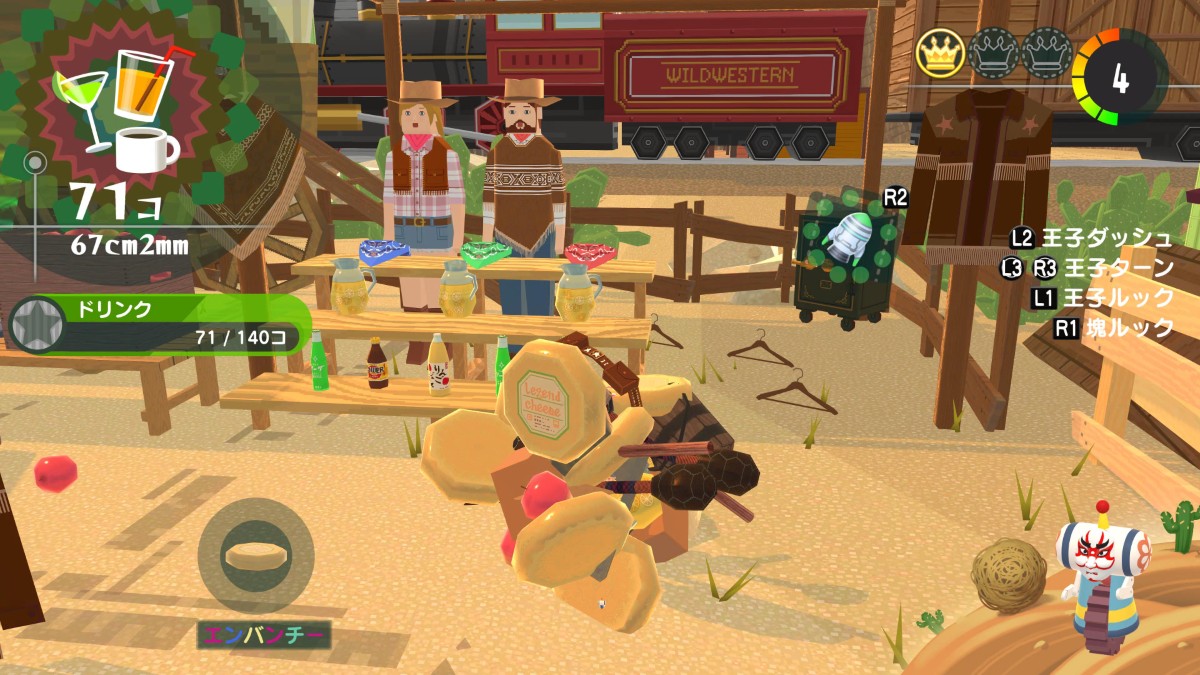Screen dimensions: 1200x675
Task: Select the last collected cheese wheel icon
Action: tap(256, 556)
